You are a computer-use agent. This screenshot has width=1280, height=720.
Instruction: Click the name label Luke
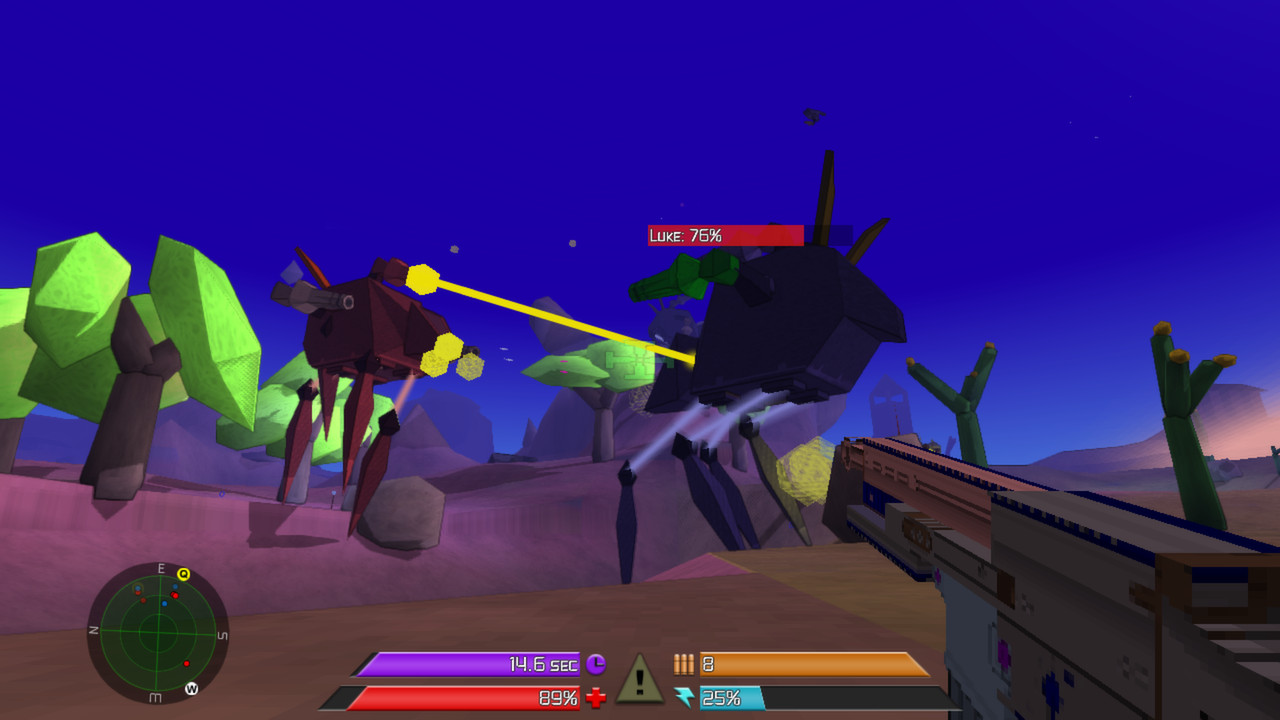click(664, 236)
